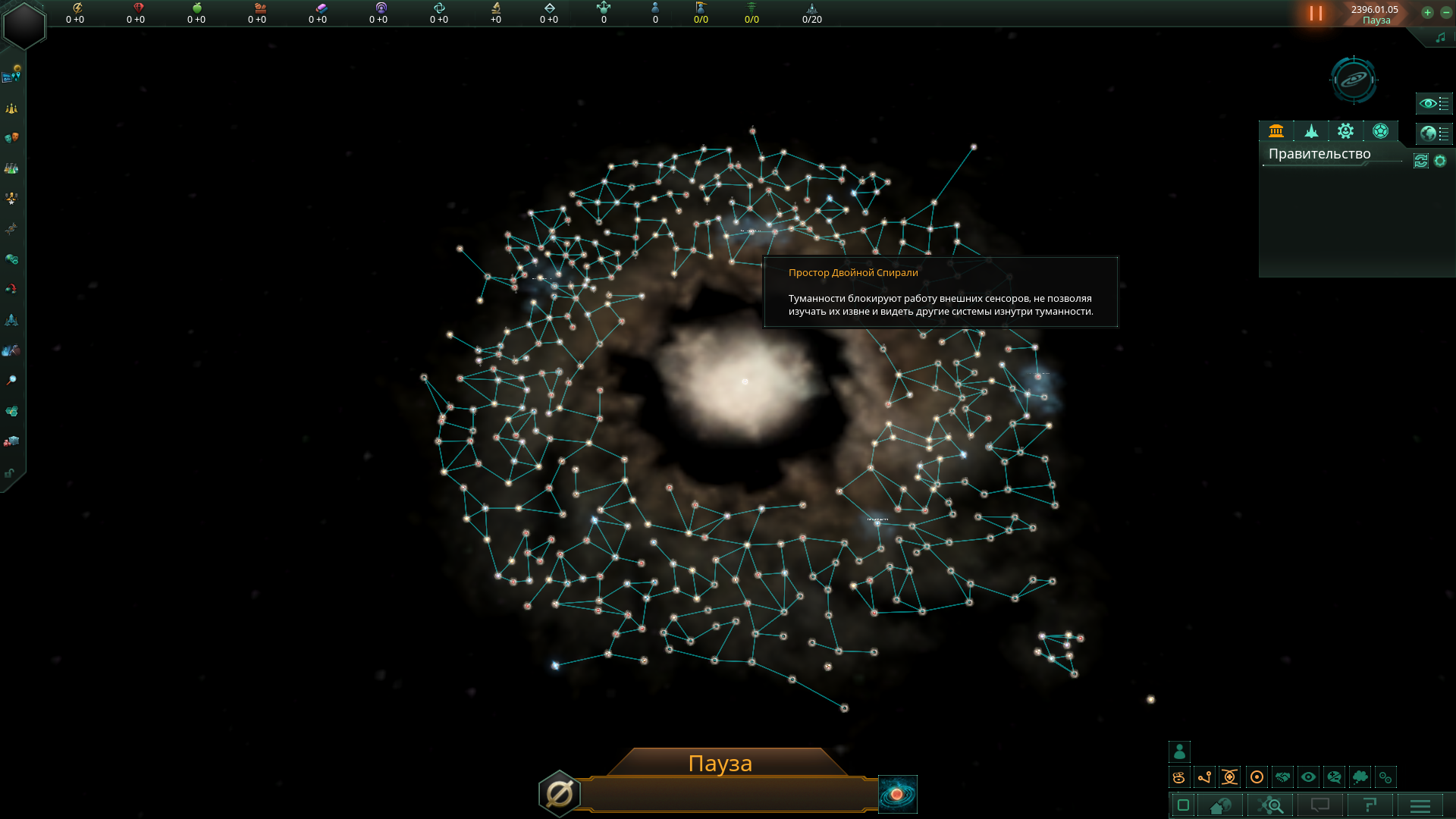The image size is (1456, 819).
Task: Increase game speed with the plus button
Action: click(x=1427, y=13)
